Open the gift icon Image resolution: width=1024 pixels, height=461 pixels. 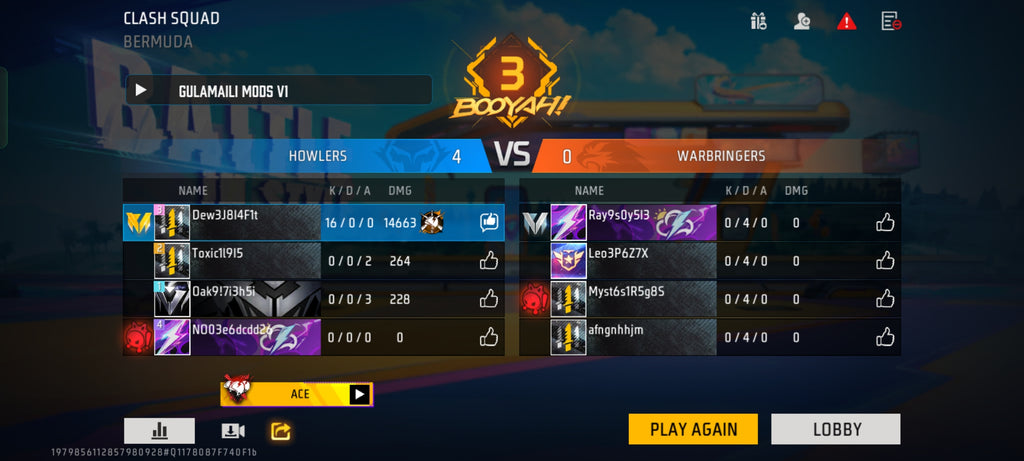[x=758, y=21]
